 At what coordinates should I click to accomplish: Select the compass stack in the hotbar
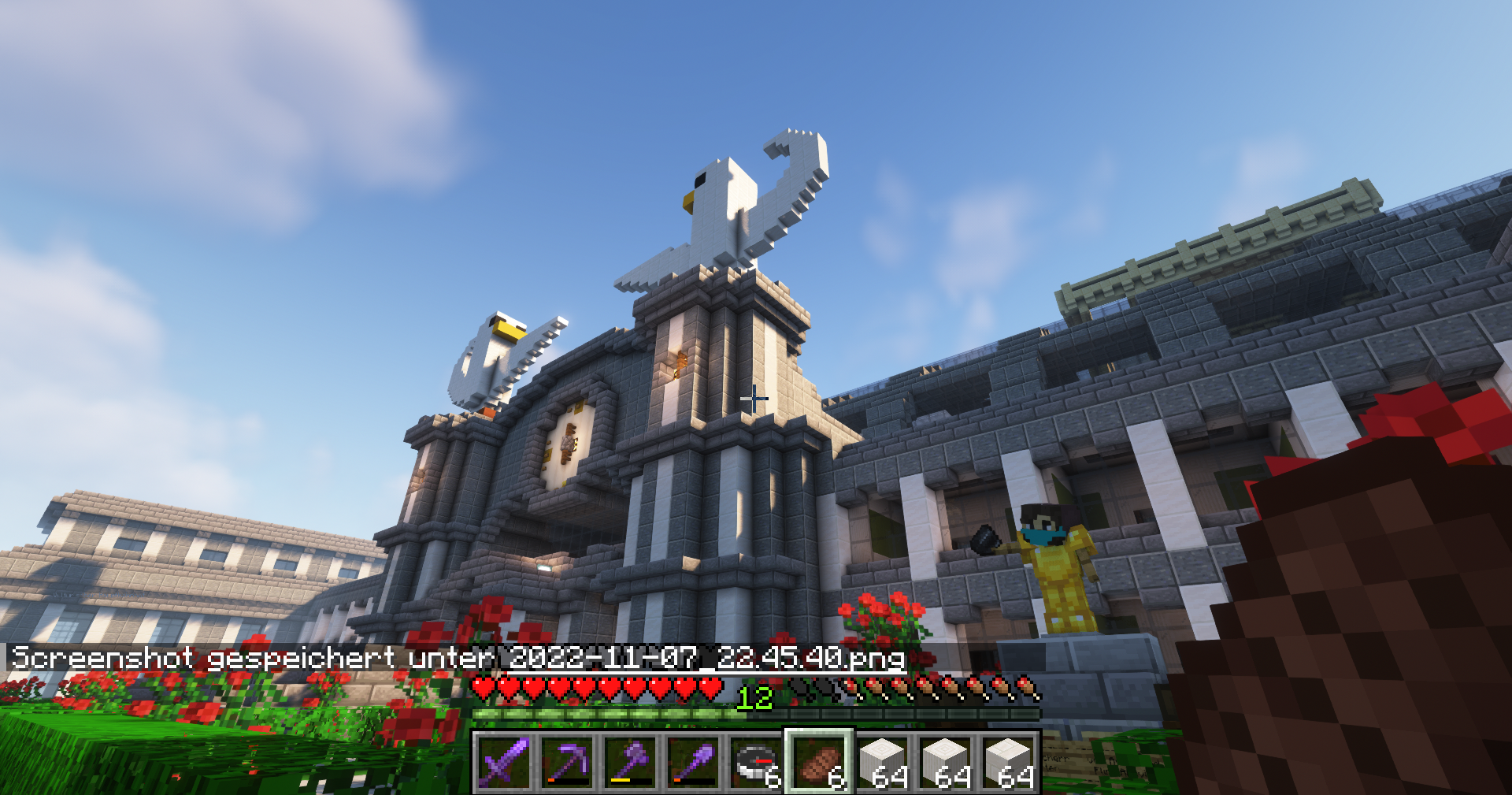756,762
